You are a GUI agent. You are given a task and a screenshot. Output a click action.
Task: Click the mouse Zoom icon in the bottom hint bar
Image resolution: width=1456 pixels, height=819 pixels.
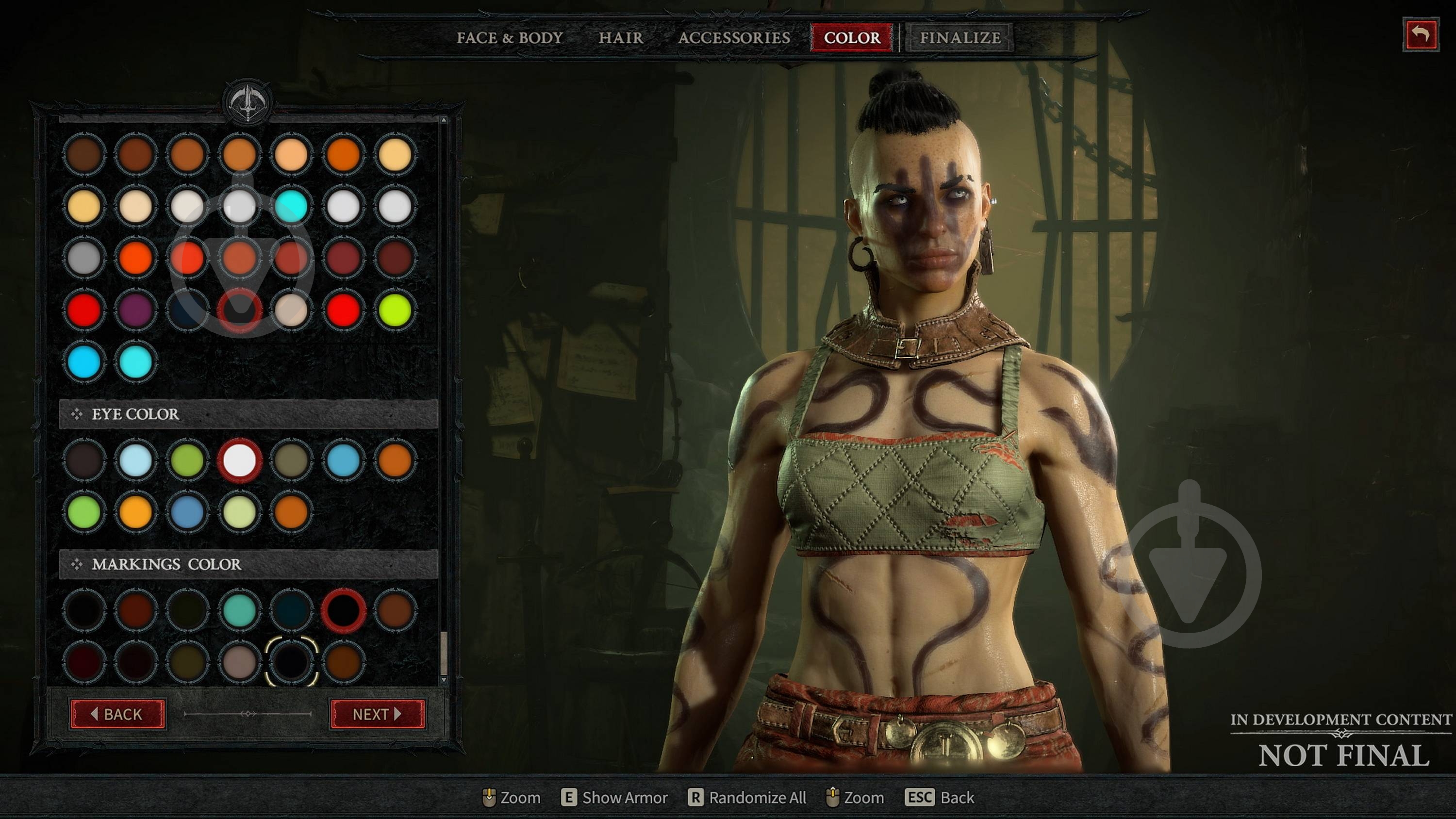click(490, 798)
